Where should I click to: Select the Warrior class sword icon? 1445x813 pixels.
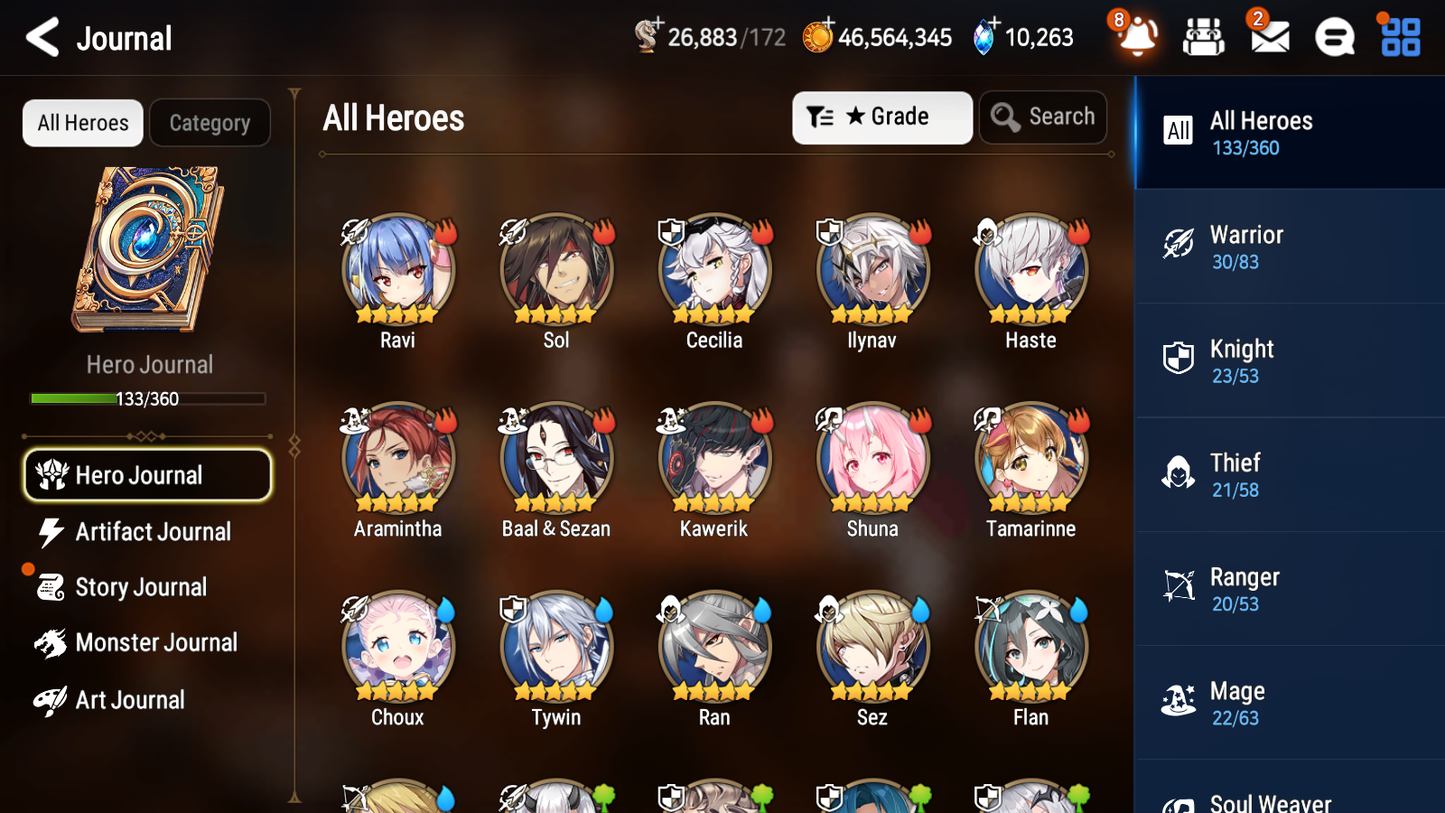point(1180,244)
